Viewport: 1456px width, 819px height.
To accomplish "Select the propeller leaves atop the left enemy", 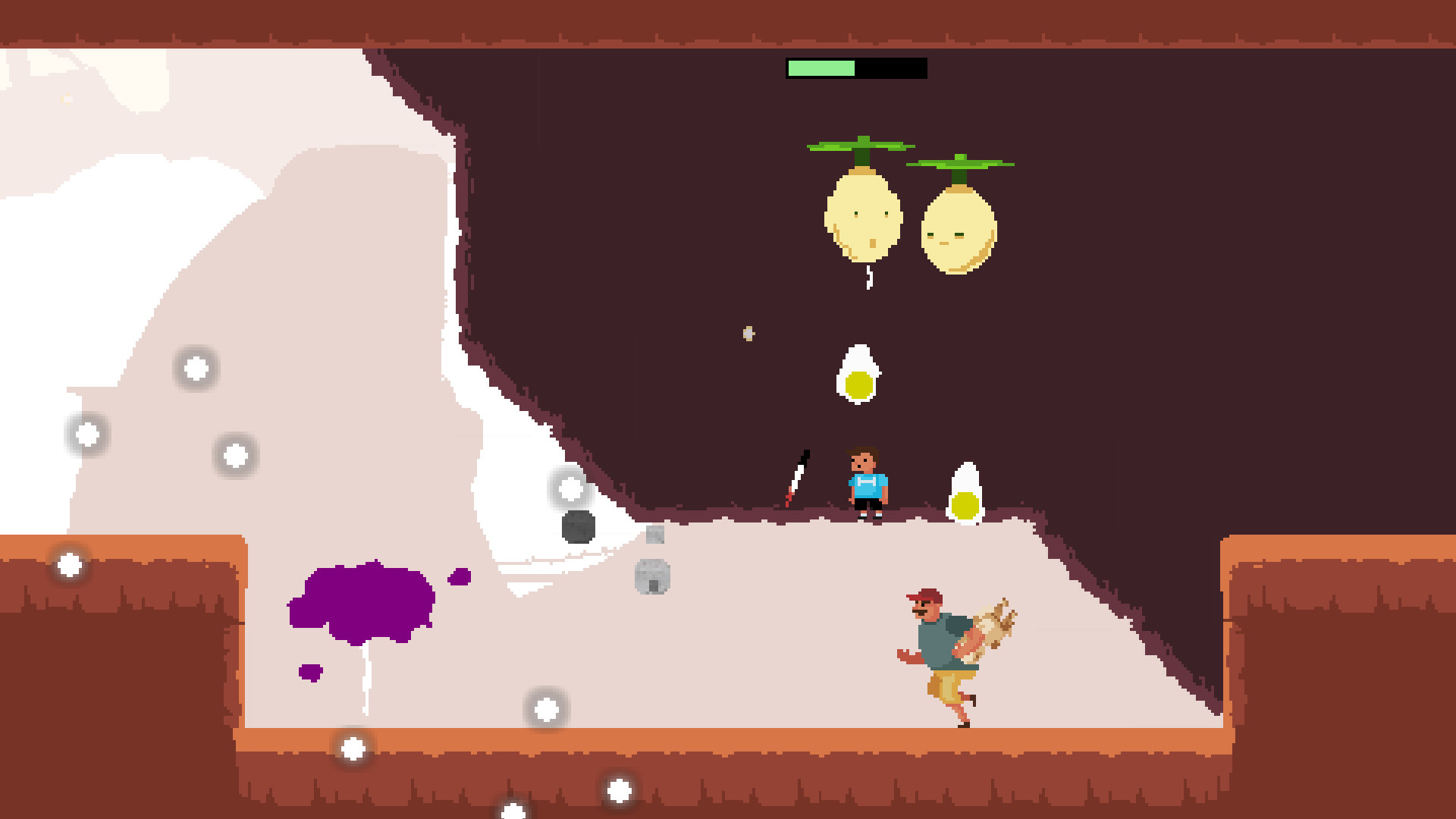I will (x=861, y=146).
